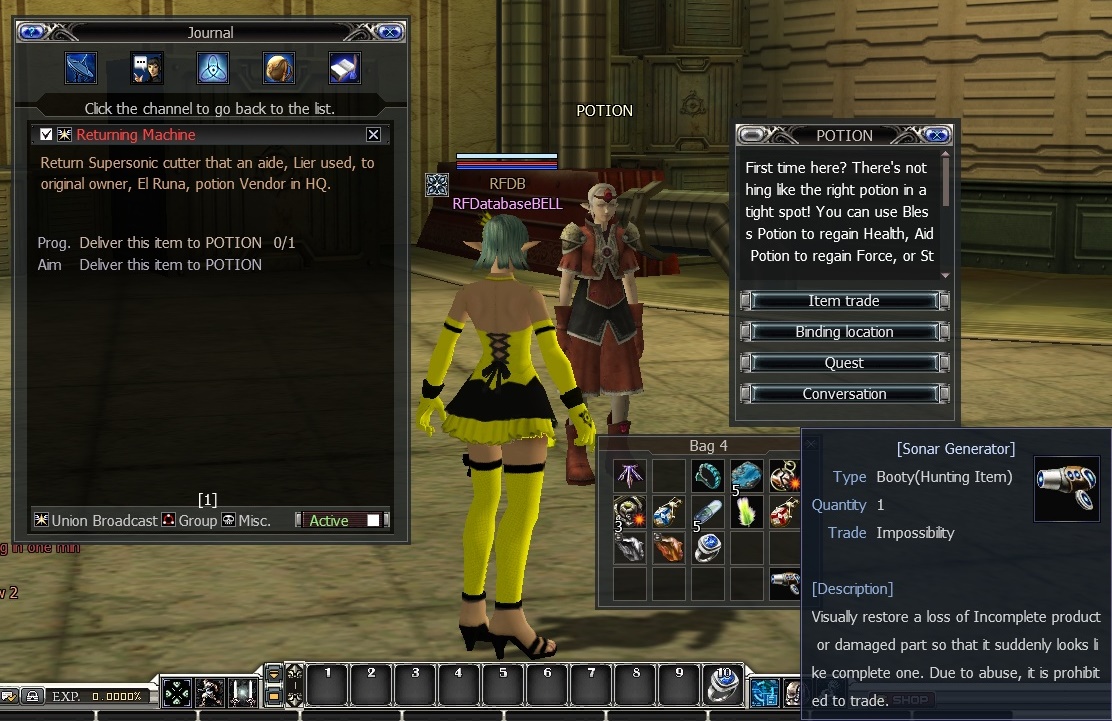Select the green feather item slot
The width and height of the screenshot is (1112, 721).
click(747, 512)
